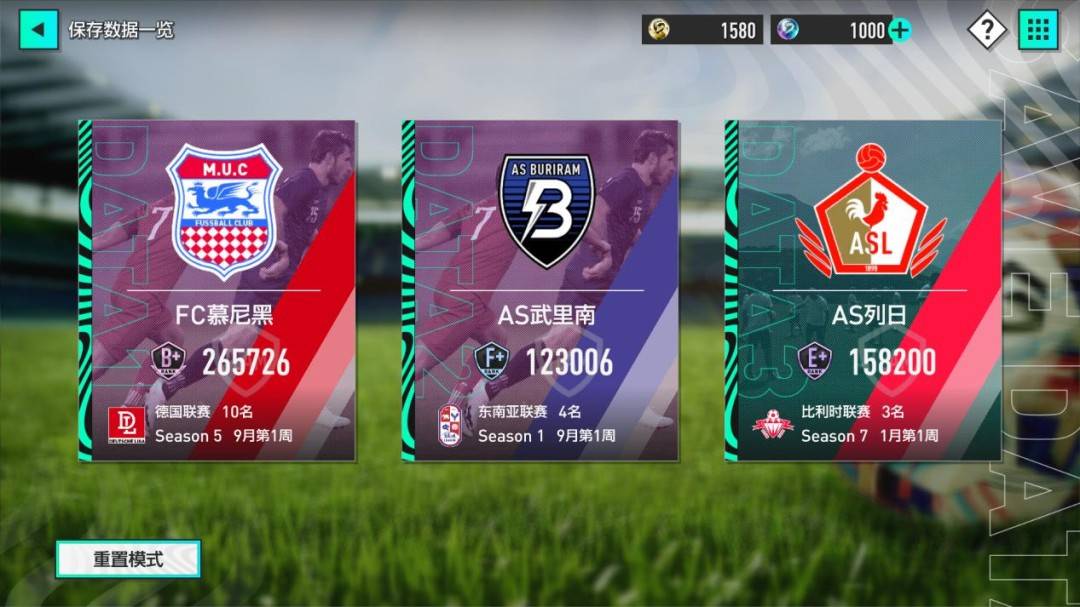This screenshot has height=607, width=1080.
Task: Add more gems with the plus button
Action: click(x=900, y=30)
